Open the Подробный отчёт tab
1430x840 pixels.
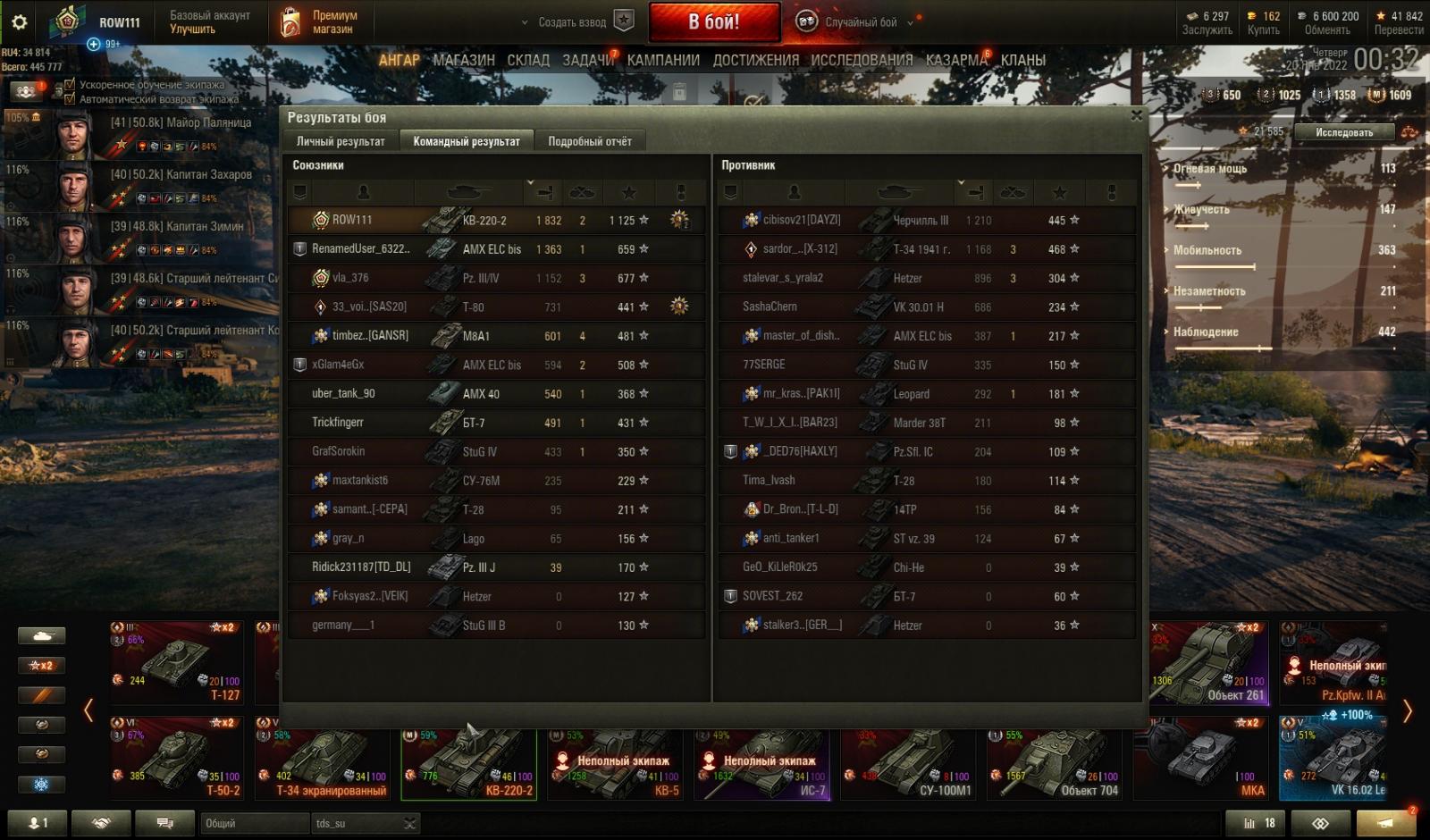point(589,141)
